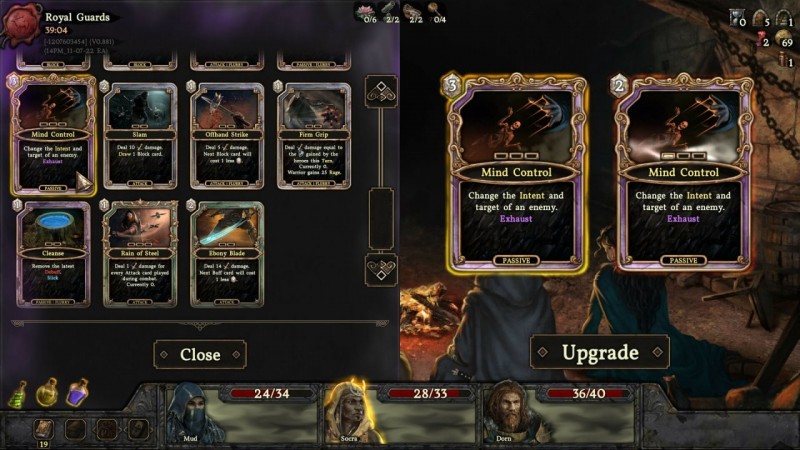Select the Firm Grip card
The image size is (800, 450).
tap(314, 137)
